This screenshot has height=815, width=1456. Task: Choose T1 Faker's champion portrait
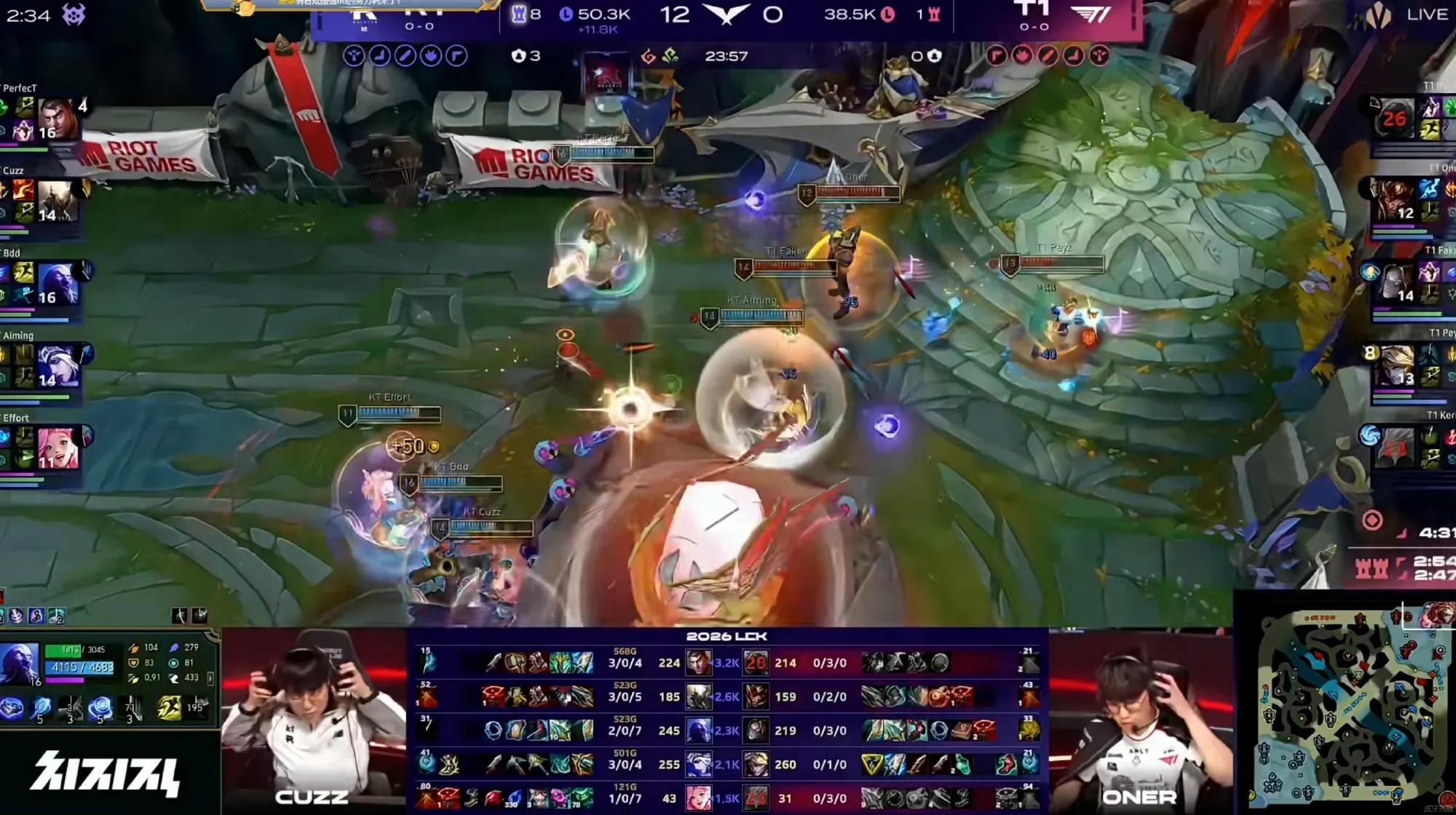click(x=1394, y=282)
